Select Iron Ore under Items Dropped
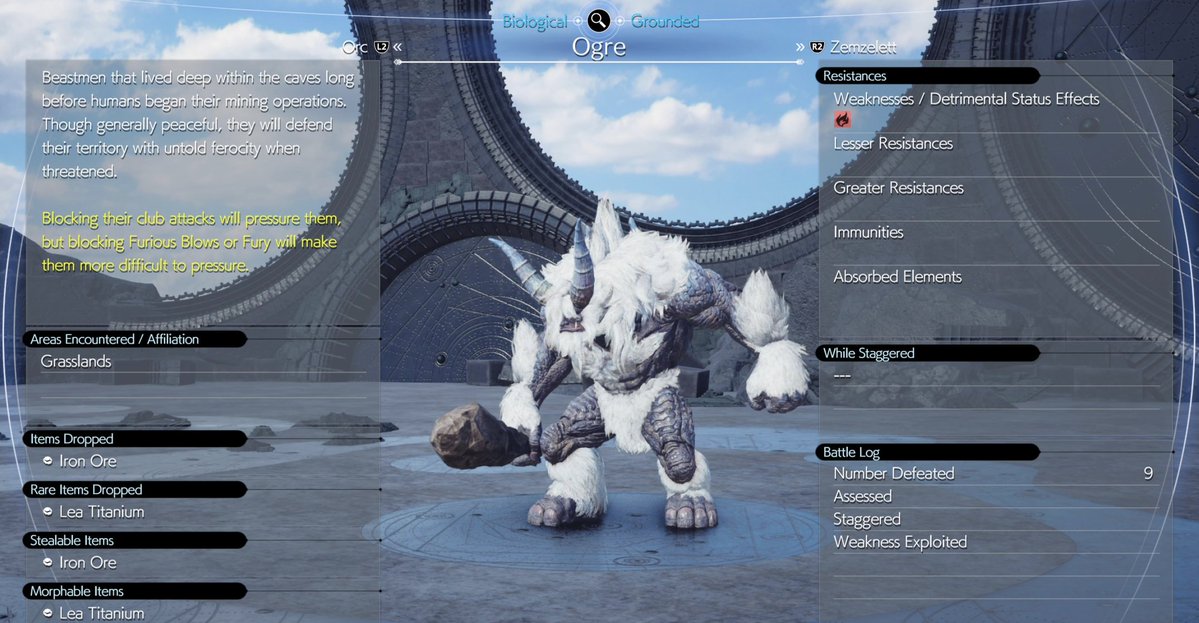The height and width of the screenshot is (623, 1199). [89, 461]
